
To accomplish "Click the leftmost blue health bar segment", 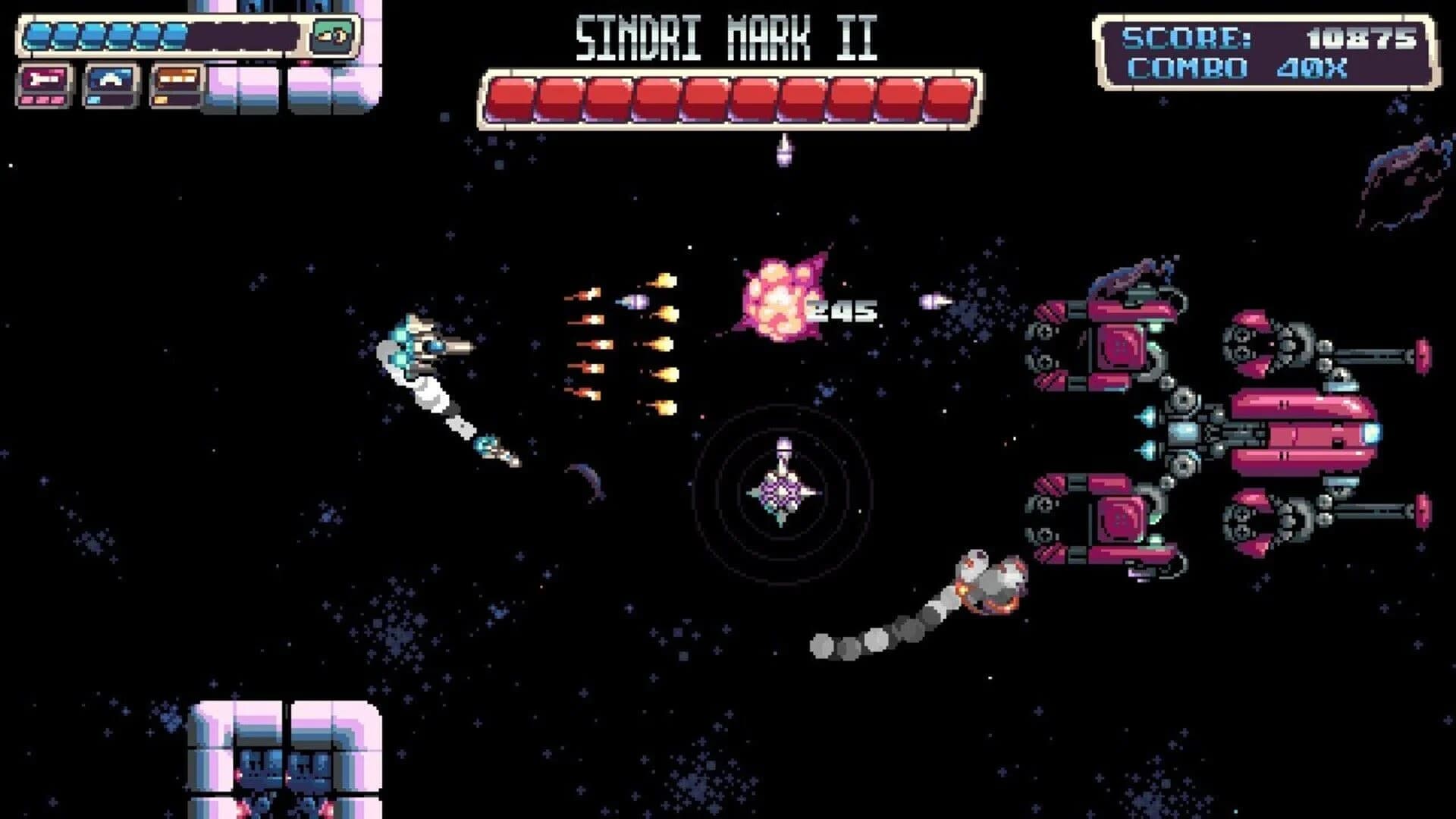I will point(39,34).
